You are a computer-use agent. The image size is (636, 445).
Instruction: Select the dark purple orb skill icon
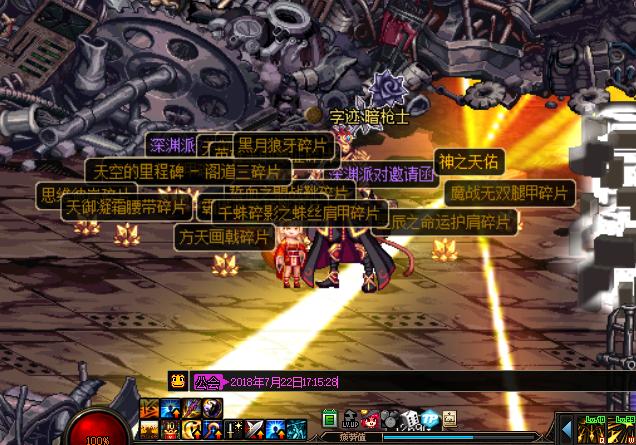(213, 408)
